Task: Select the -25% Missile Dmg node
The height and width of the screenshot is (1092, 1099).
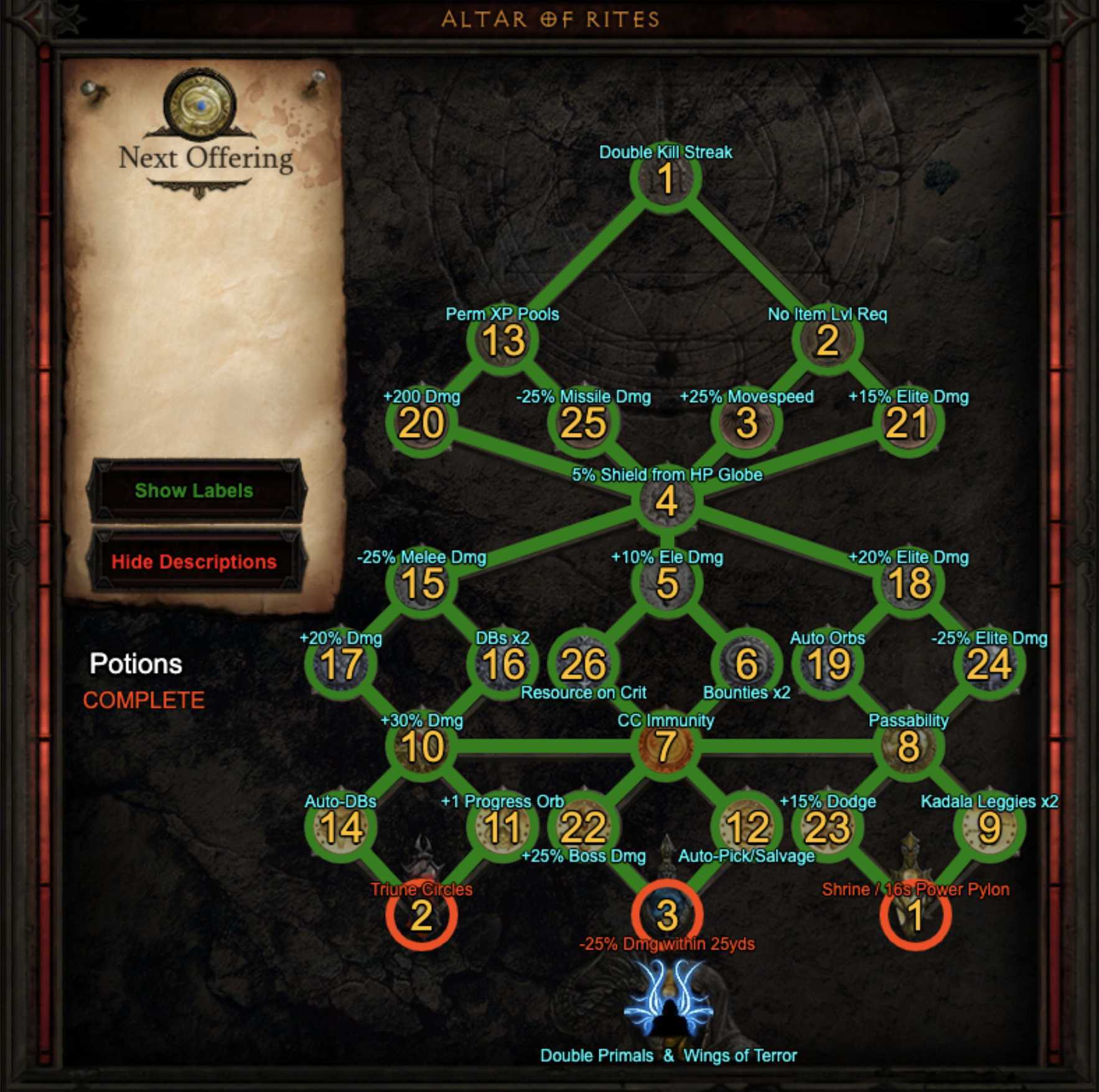Action: pyautogui.click(x=583, y=423)
